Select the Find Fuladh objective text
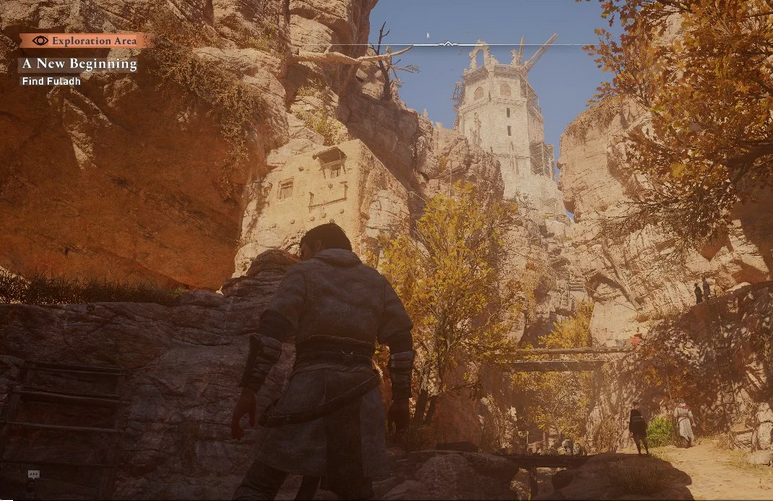773x501 pixels. (49, 81)
